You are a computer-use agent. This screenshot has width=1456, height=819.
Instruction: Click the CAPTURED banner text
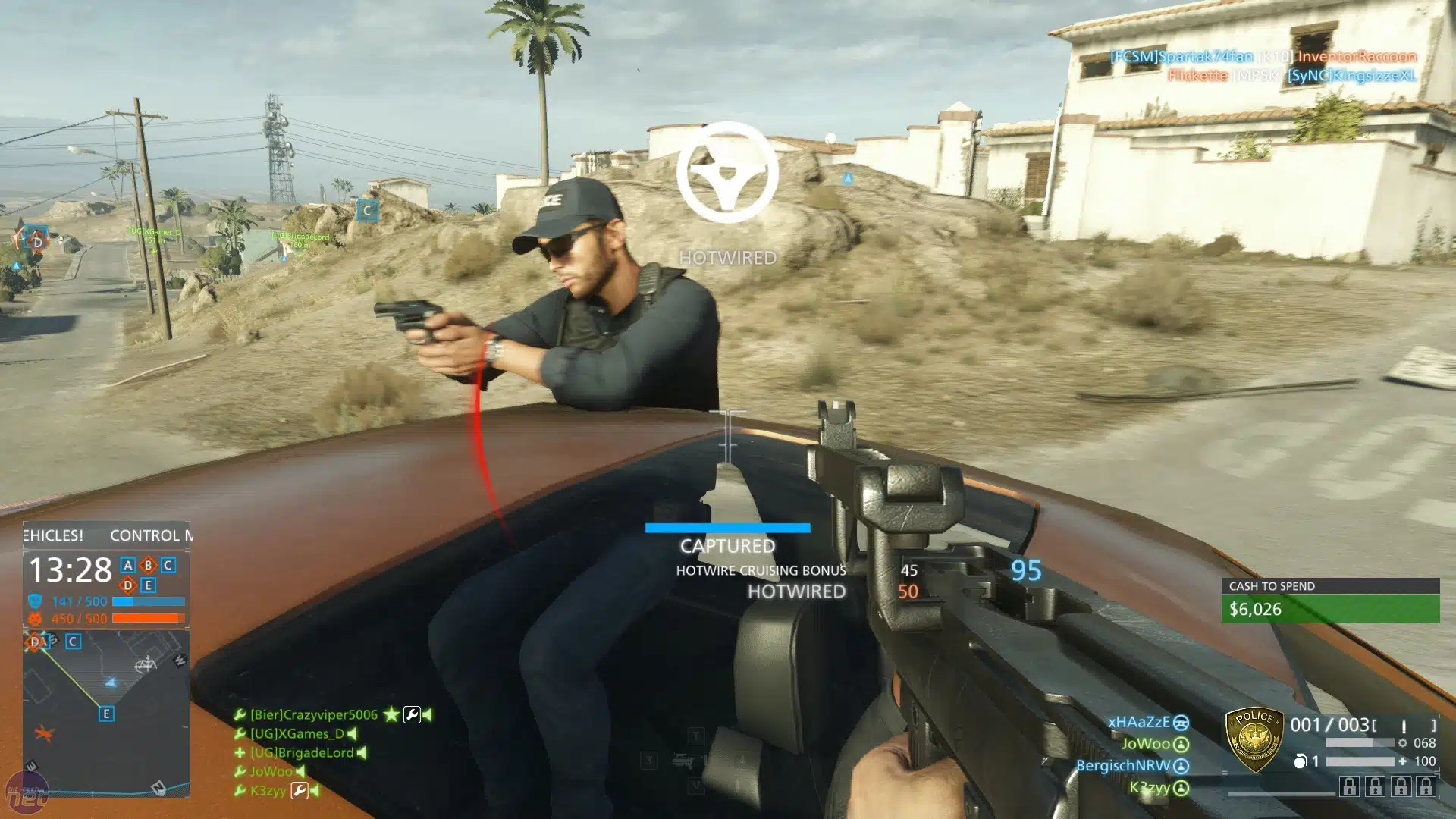point(727,546)
